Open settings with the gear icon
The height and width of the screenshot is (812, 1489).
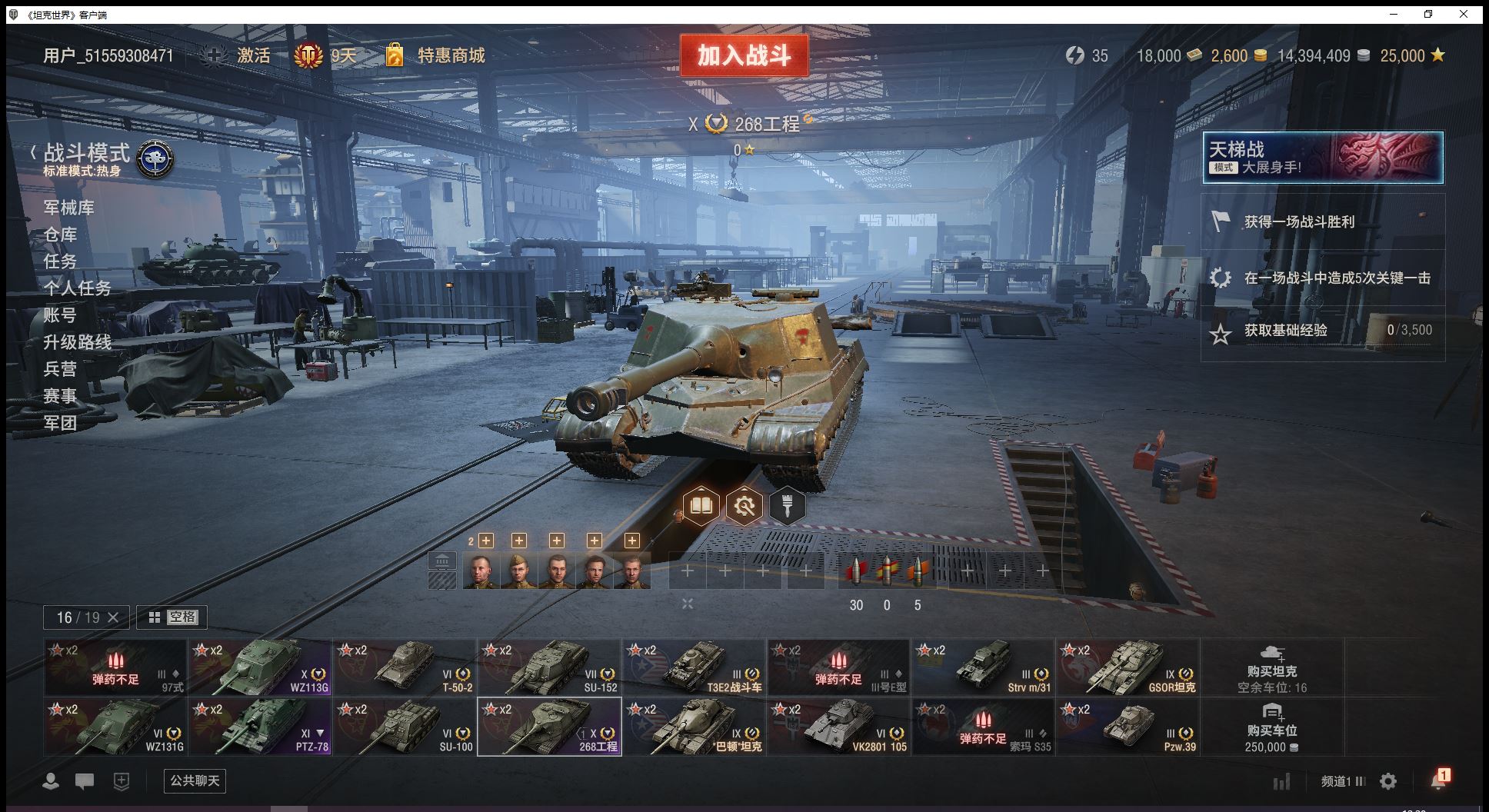(x=1388, y=781)
